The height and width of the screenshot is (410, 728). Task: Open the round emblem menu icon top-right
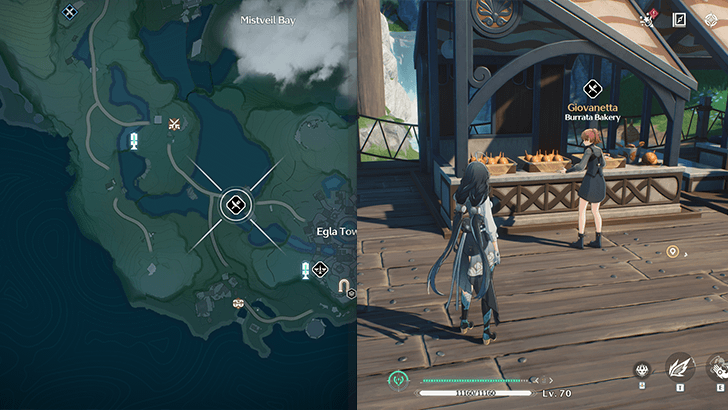click(x=711, y=19)
